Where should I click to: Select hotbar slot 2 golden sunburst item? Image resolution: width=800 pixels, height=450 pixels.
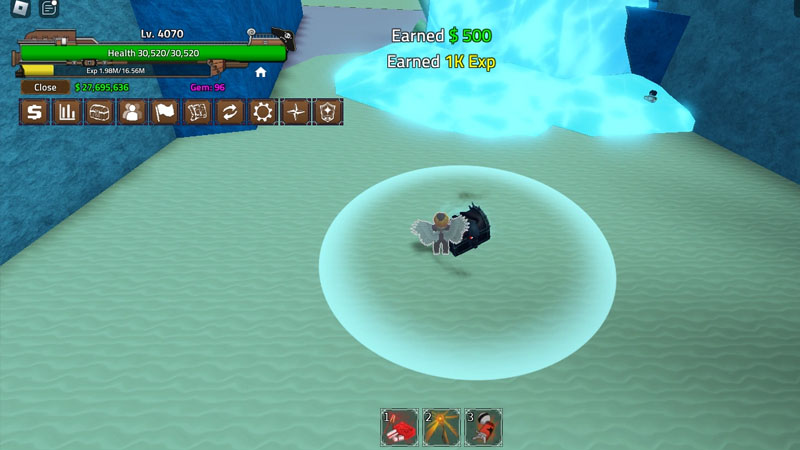[441, 427]
